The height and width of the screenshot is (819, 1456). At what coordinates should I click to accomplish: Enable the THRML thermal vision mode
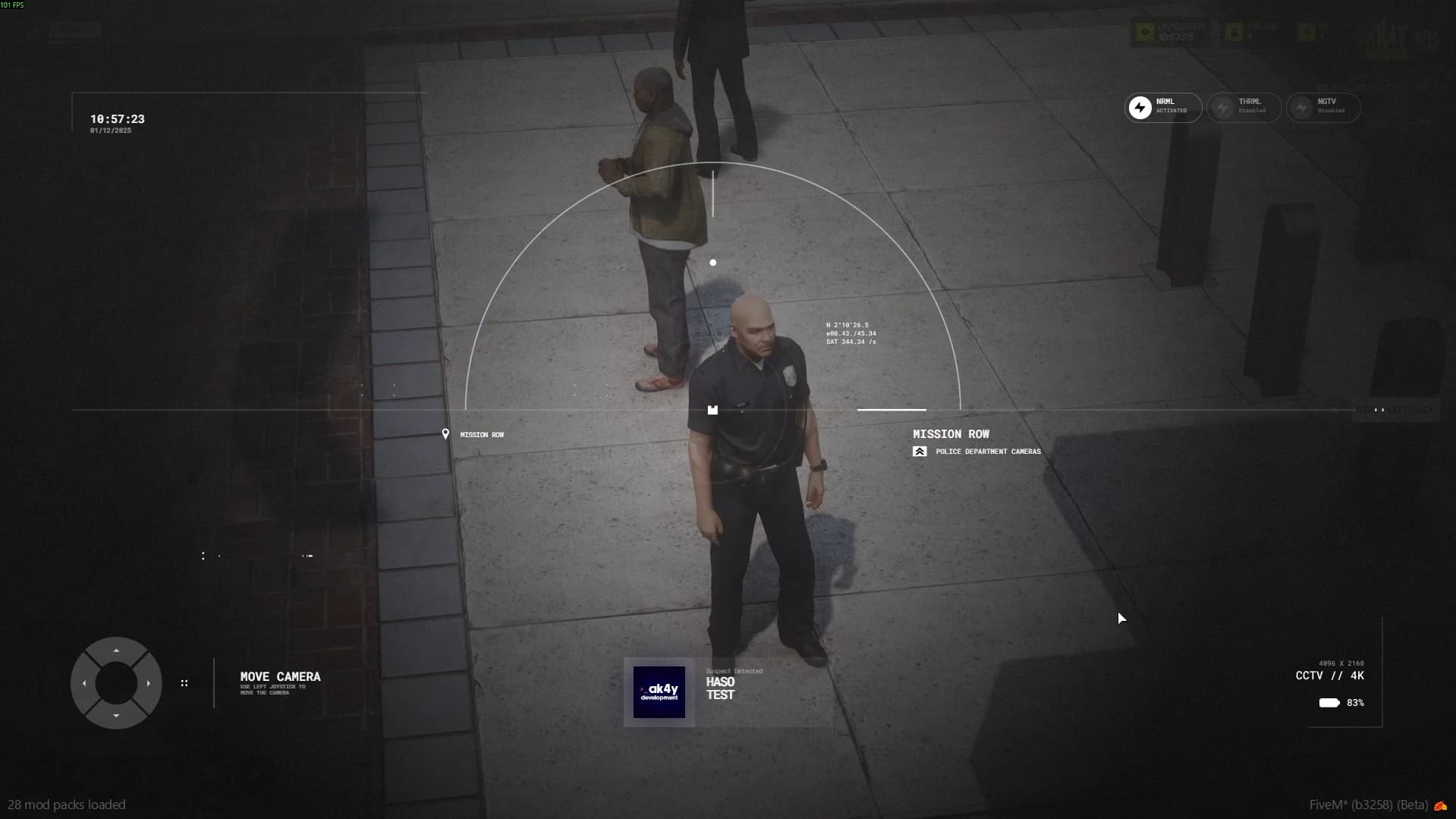(1244, 107)
